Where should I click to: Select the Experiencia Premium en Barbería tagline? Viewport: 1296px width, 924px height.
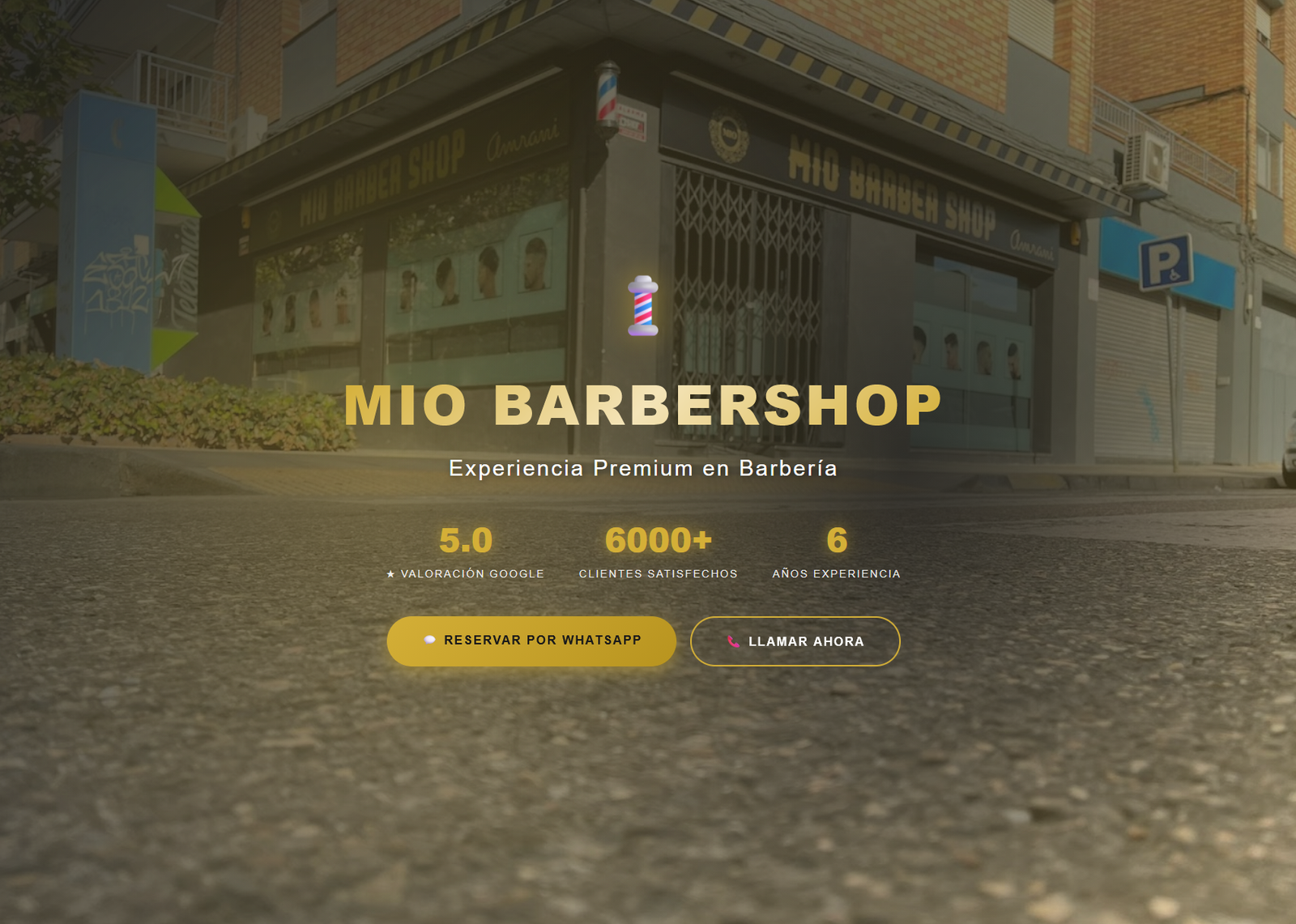click(644, 468)
